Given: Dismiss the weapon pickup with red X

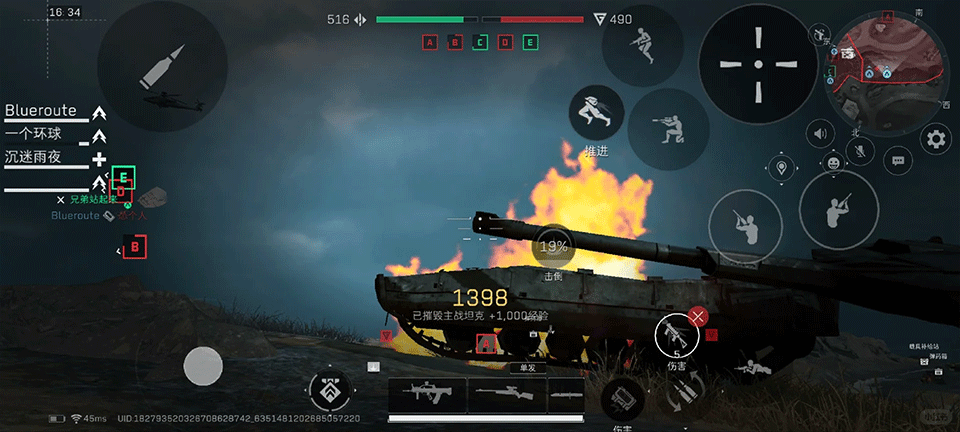Looking at the screenshot, I should (699, 317).
